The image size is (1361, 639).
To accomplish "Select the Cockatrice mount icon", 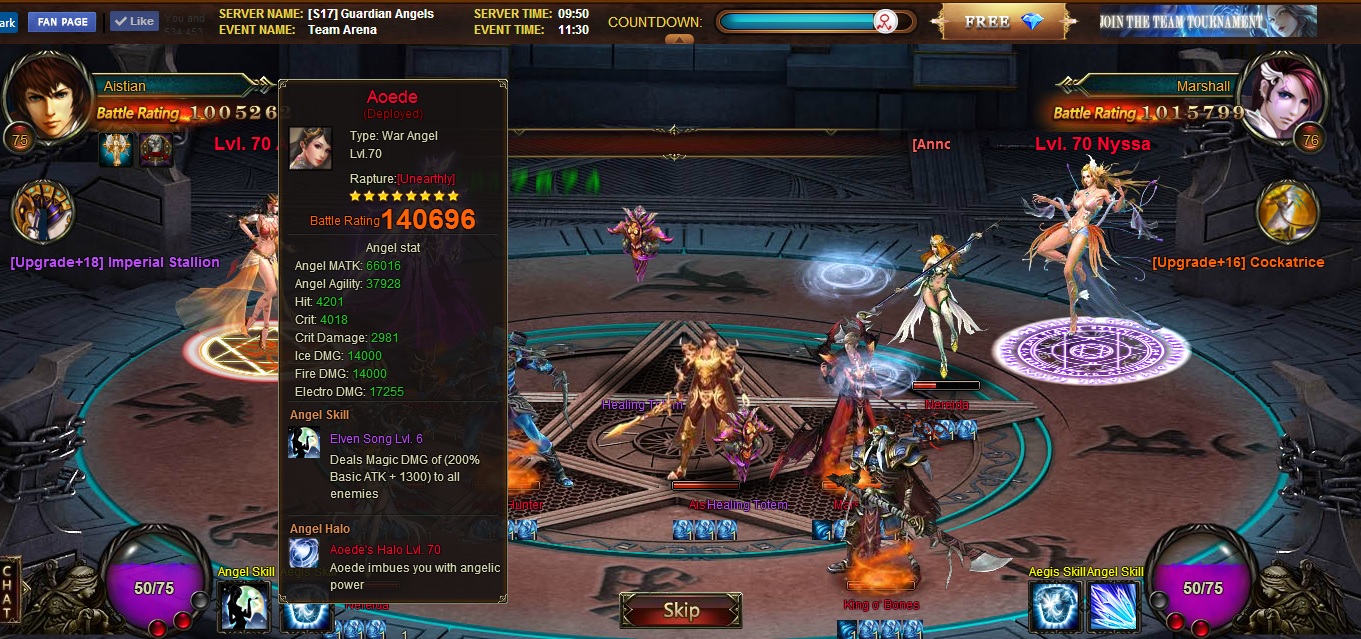I will click(1288, 212).
